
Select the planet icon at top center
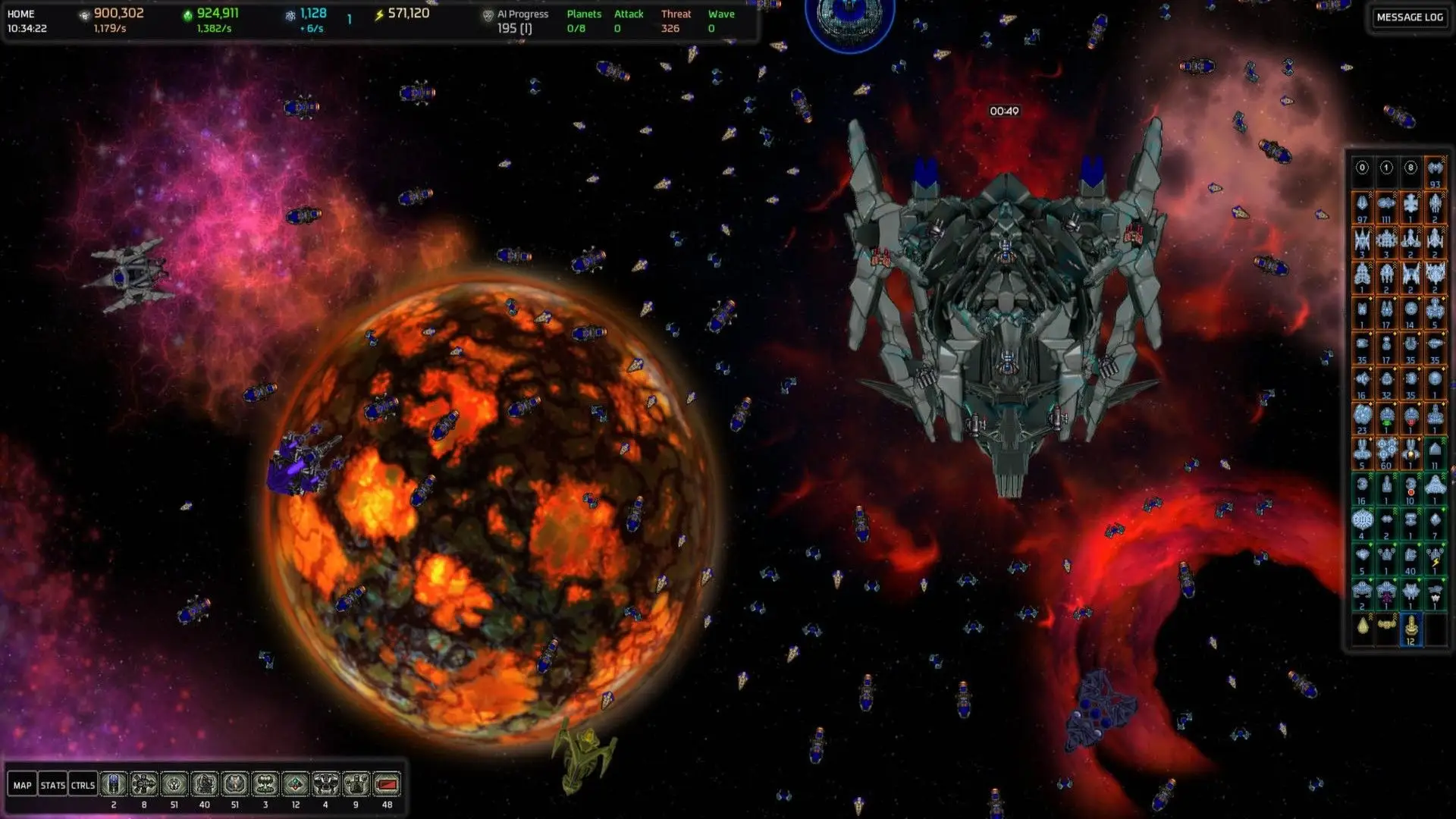coord(849,19)
